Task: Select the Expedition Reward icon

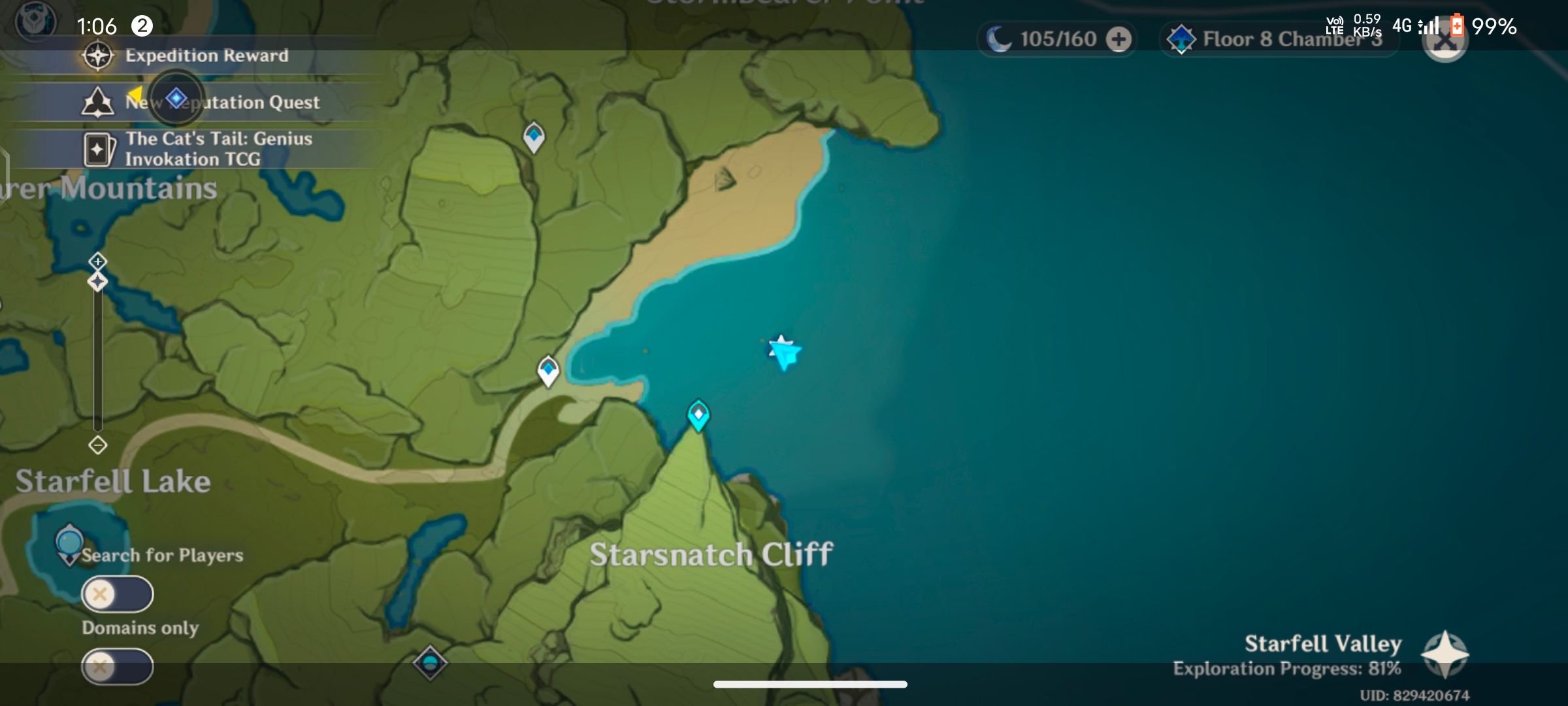Action: coord(97,56)
